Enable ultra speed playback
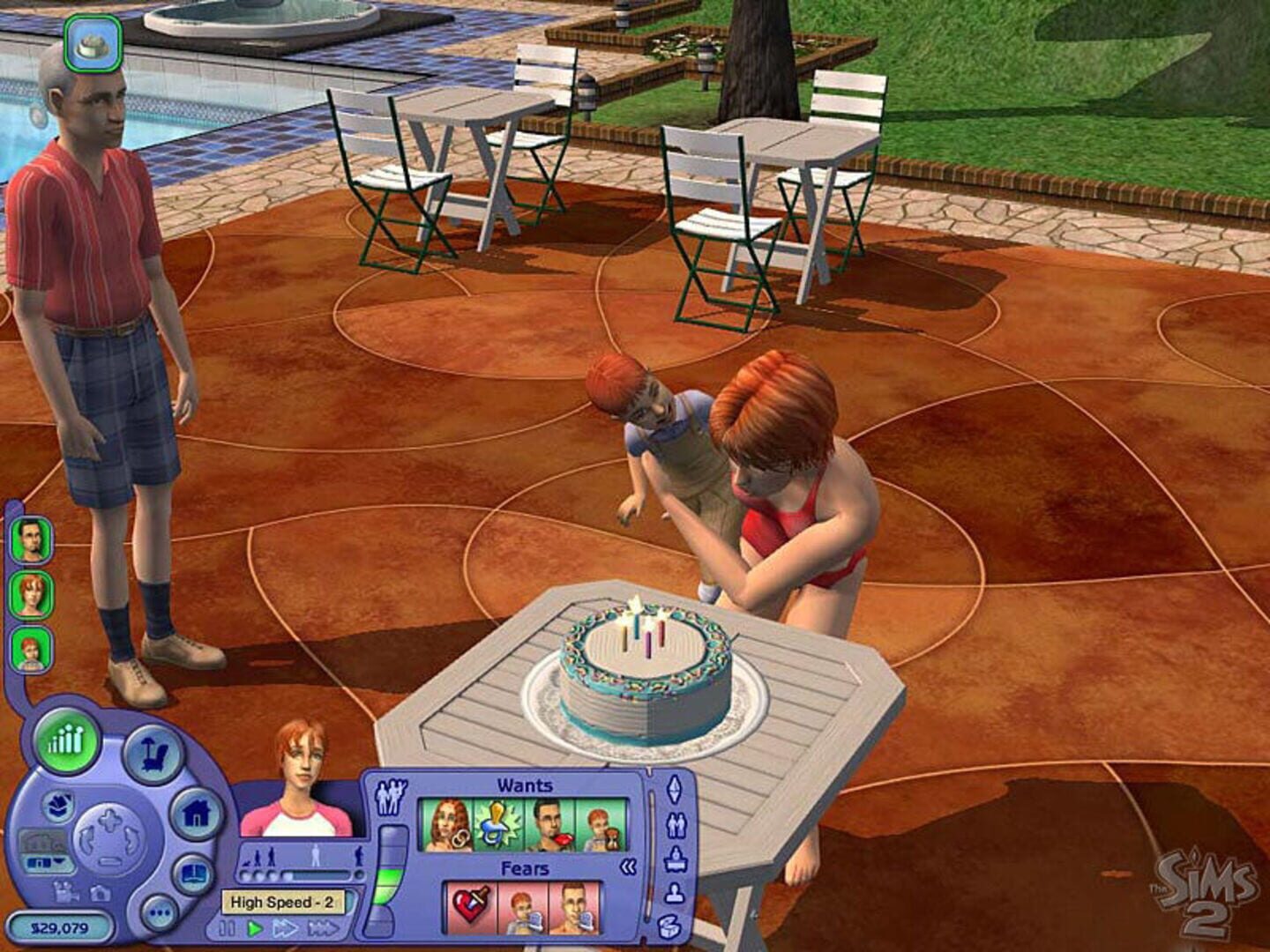 coord(322,927)
